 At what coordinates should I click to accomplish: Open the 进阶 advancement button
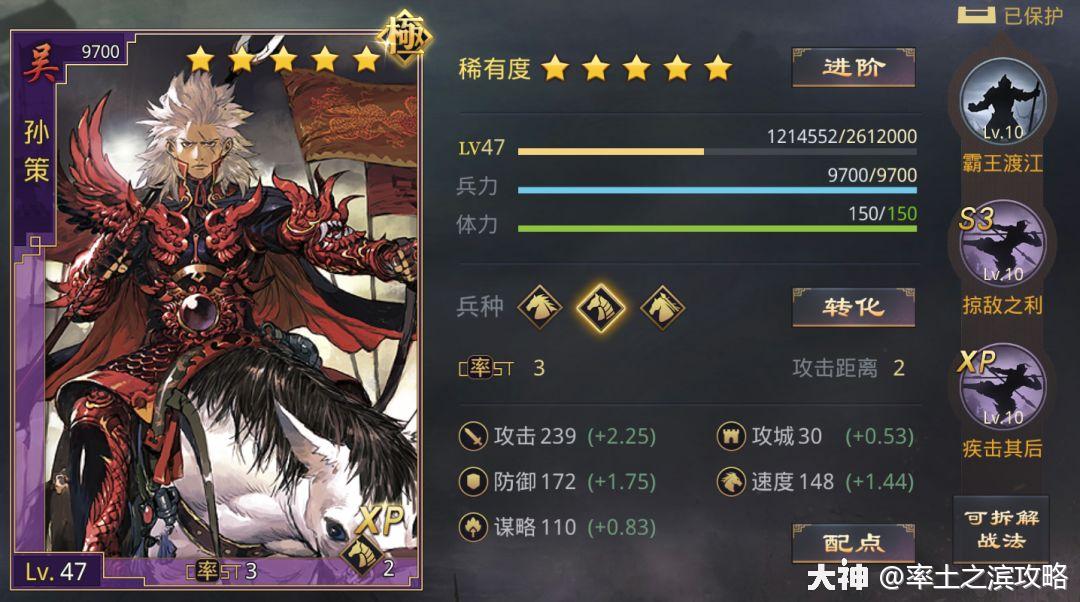click(x=853, y=68)
